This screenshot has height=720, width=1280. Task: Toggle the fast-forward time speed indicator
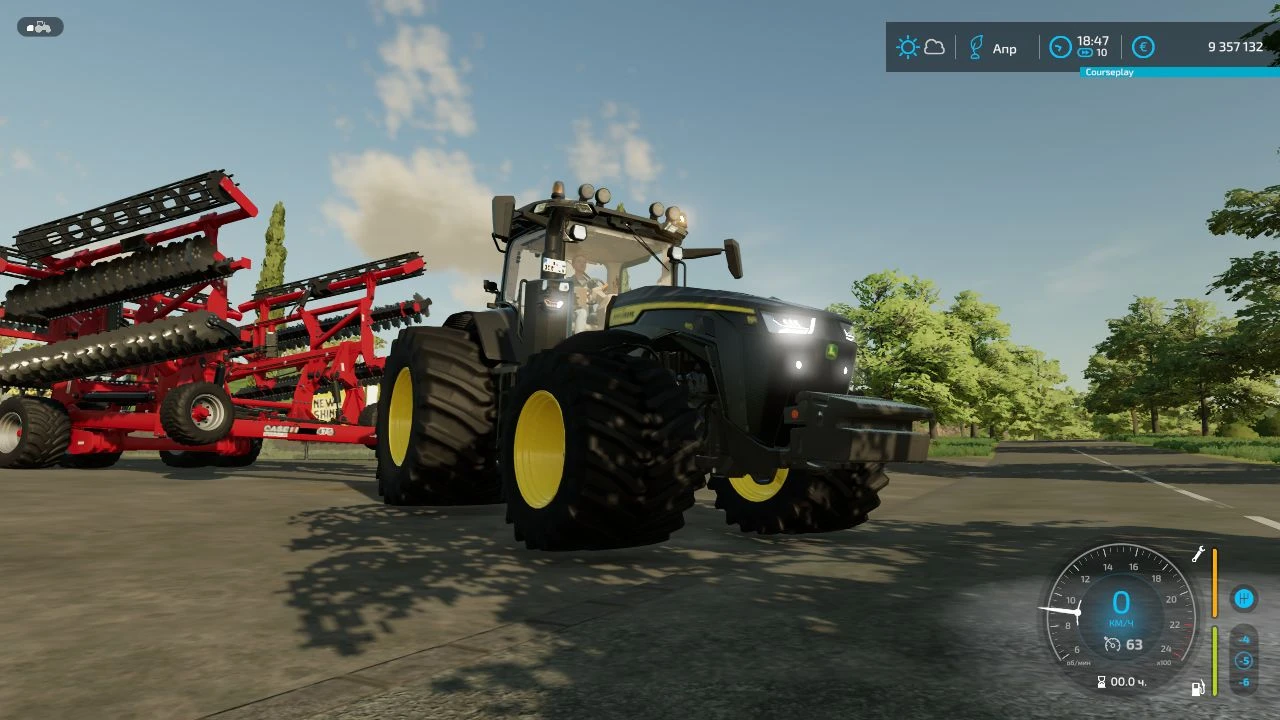coord(1085,52)
